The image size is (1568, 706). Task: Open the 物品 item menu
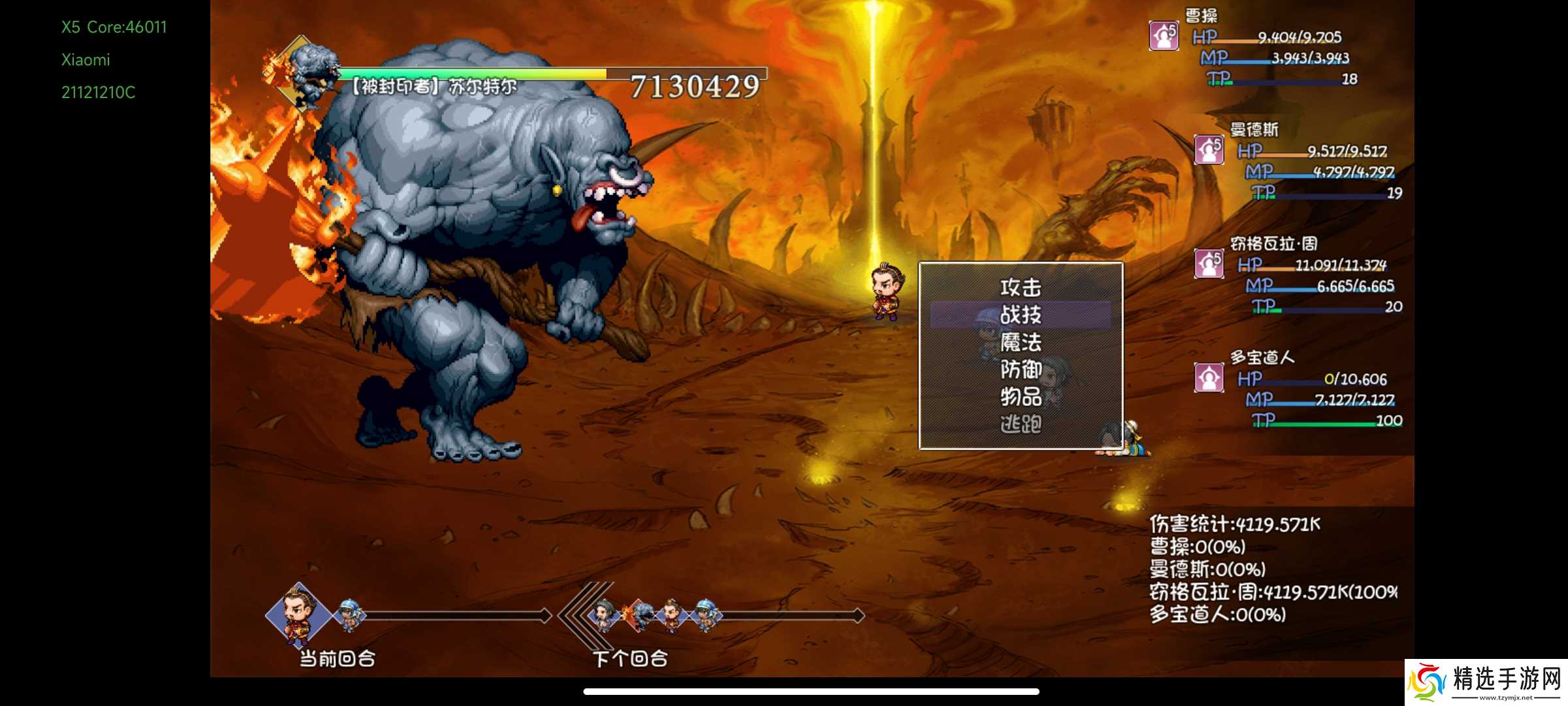[x=1021, y=397]
